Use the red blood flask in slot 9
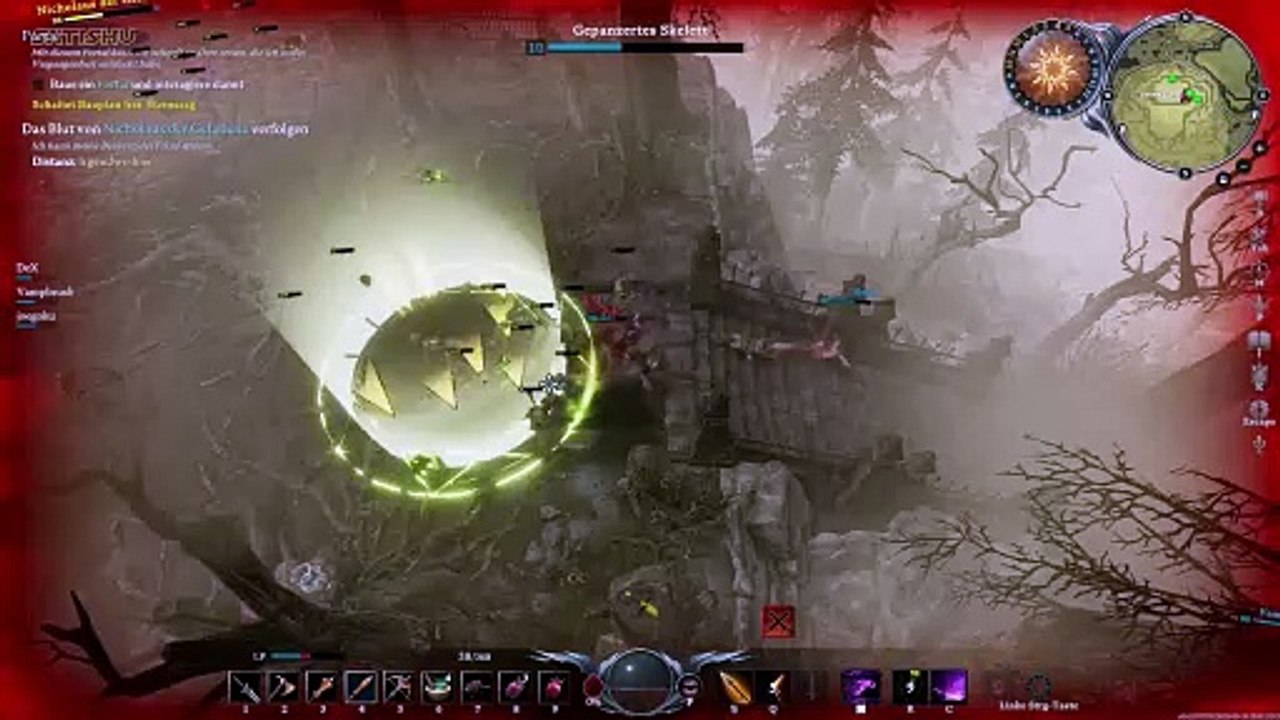 pyautogui.click(x=553, y=687)
